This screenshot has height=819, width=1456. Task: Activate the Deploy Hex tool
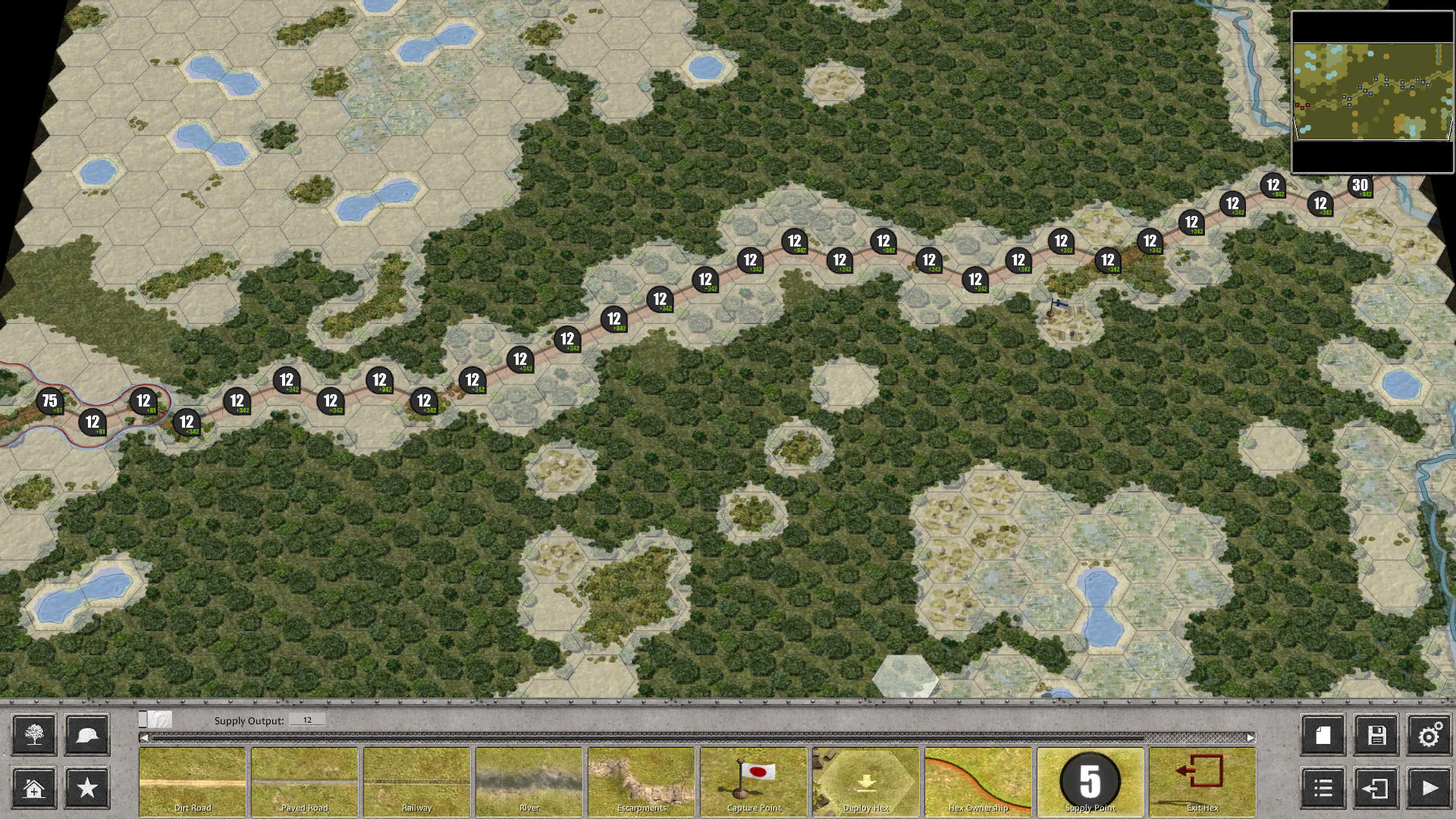864,781
